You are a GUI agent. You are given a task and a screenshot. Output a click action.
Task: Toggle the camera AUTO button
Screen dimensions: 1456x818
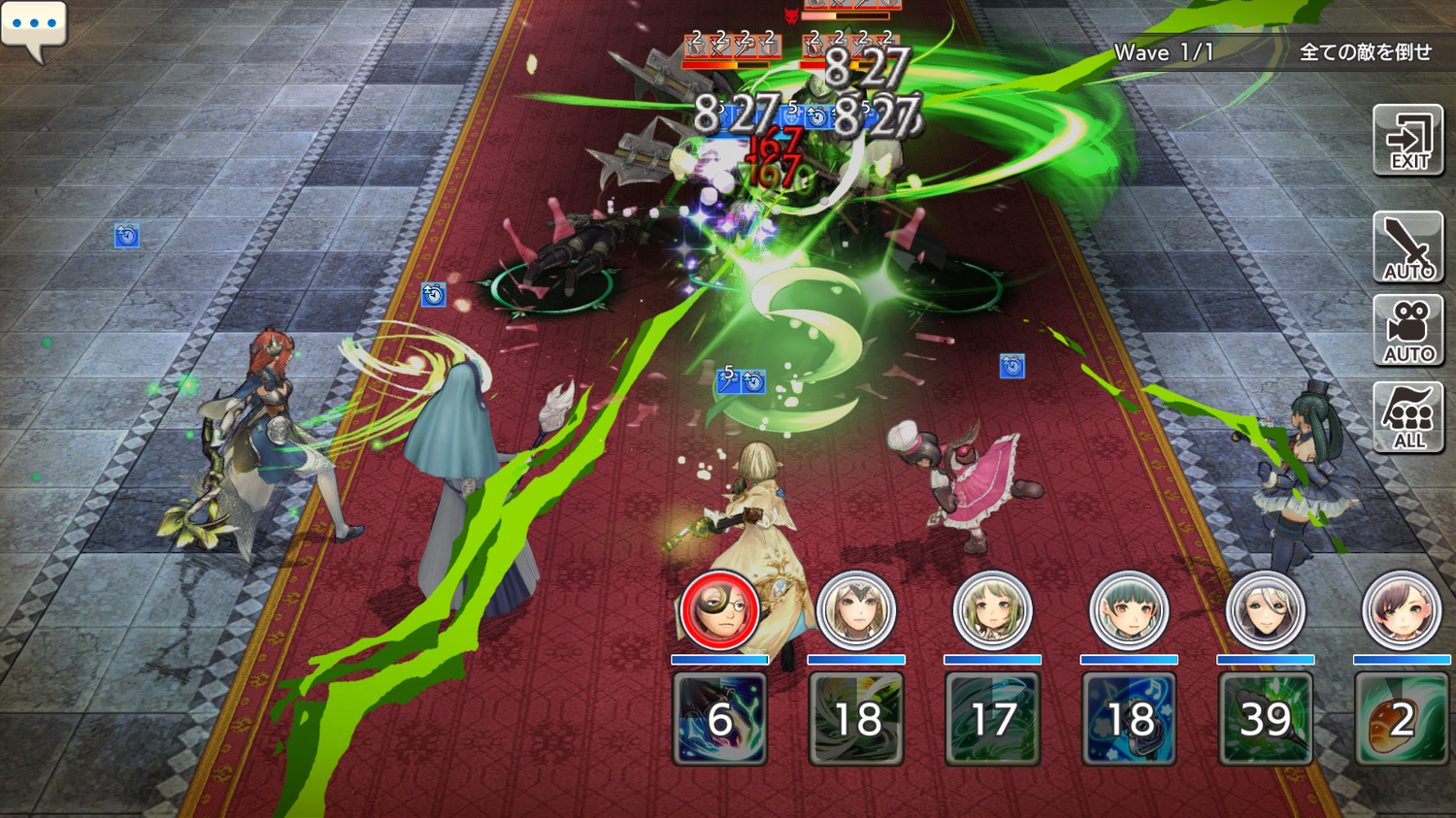coord(1408,331)
